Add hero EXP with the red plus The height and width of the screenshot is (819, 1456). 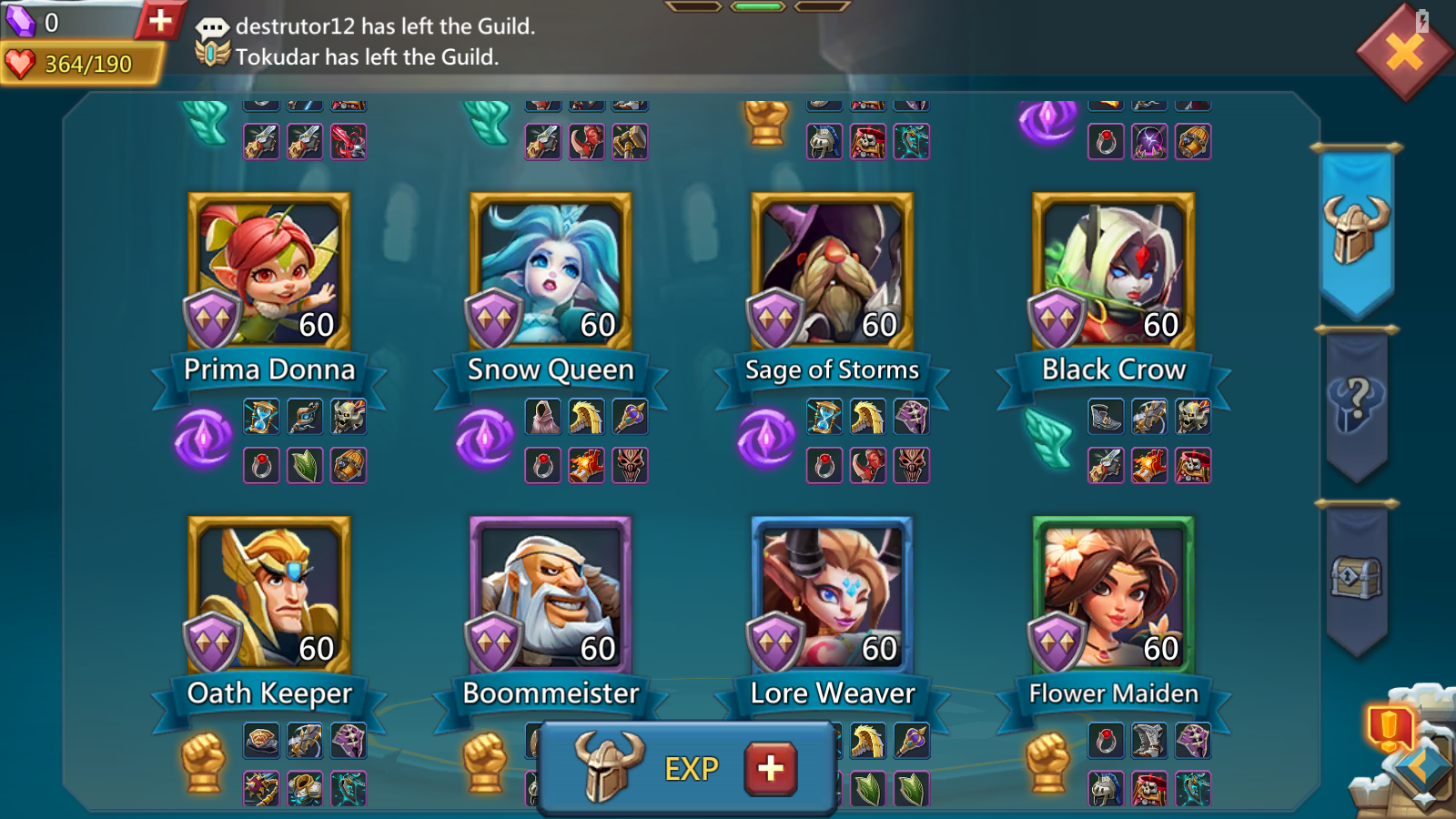point(770,769)
